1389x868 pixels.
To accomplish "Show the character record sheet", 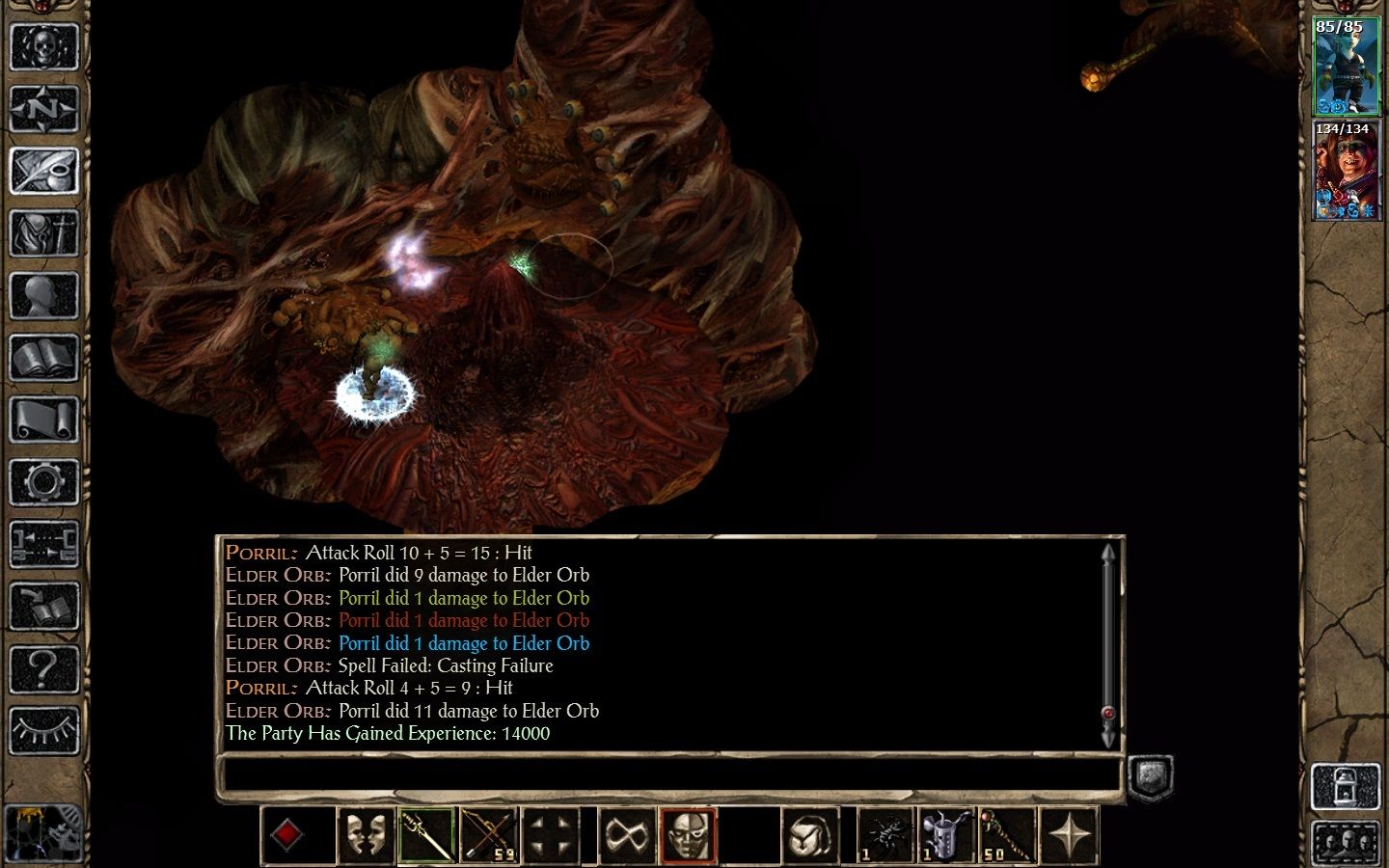I will click(43, 296).
